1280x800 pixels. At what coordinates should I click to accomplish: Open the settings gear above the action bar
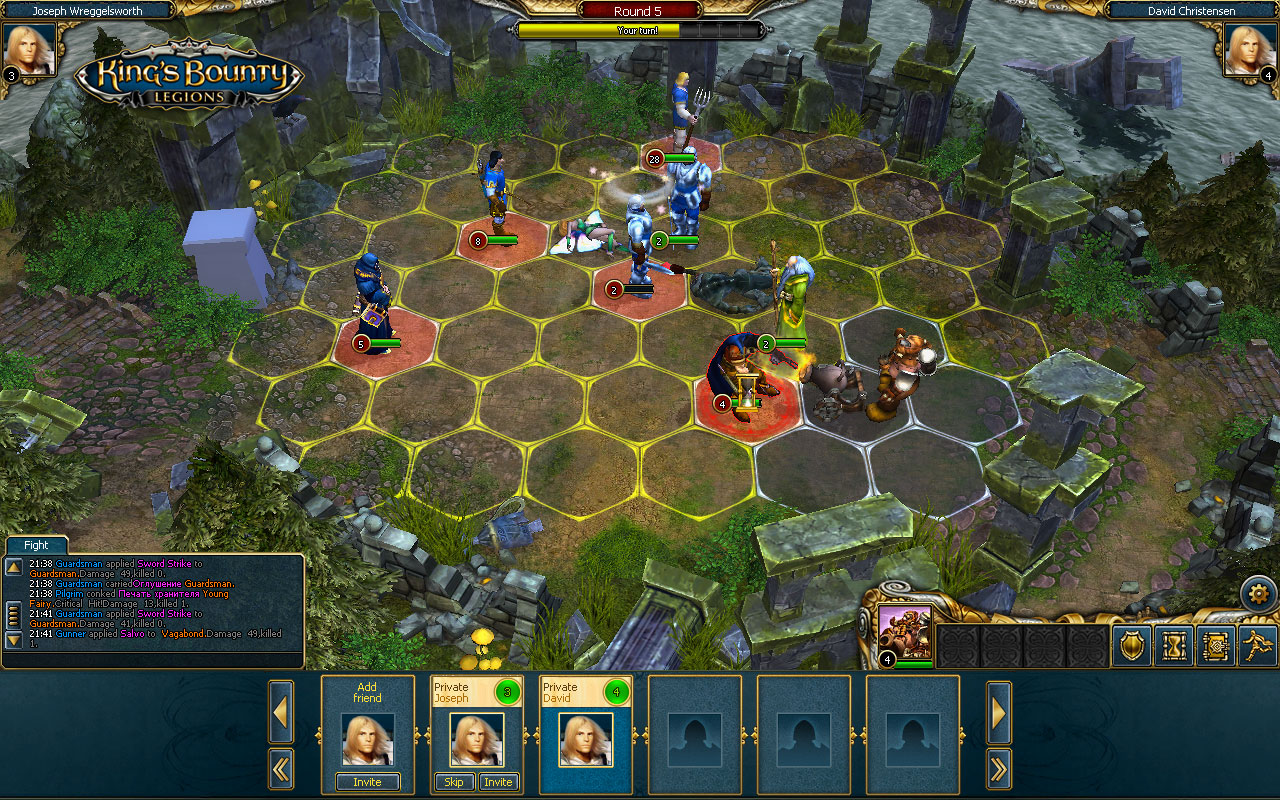1259,592
